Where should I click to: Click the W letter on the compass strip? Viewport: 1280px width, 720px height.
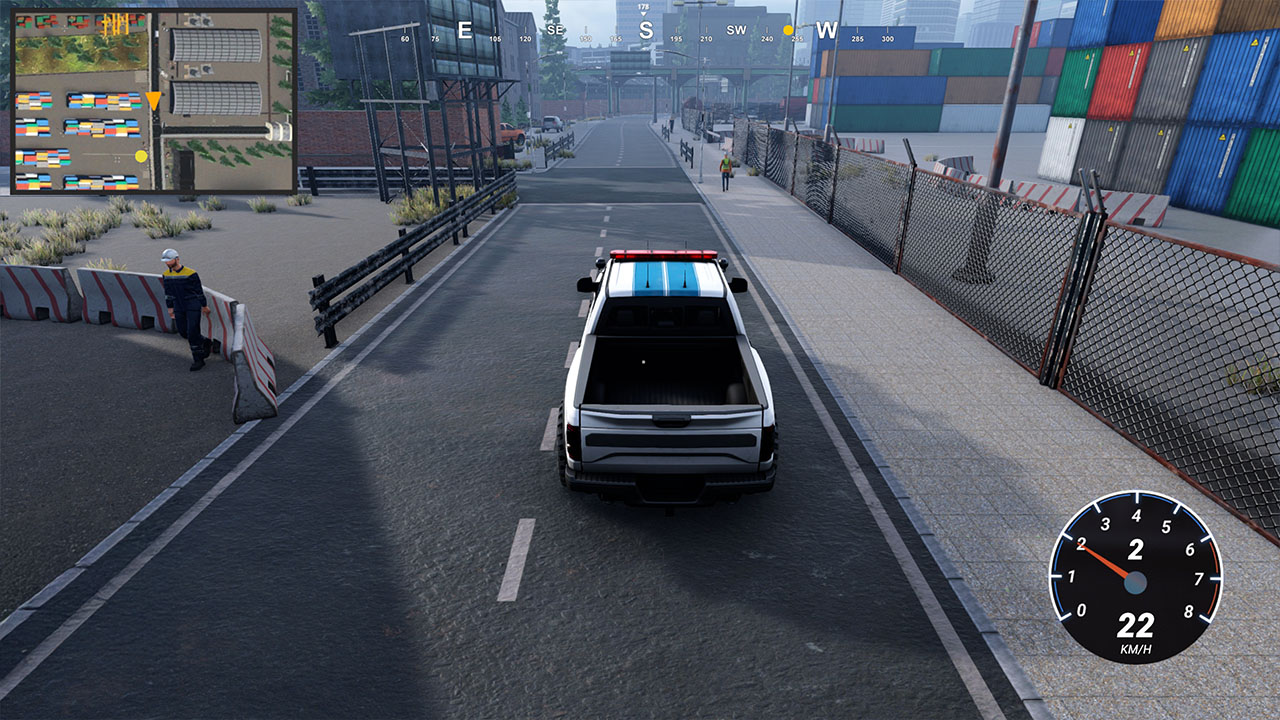click(x=827, y=30)
